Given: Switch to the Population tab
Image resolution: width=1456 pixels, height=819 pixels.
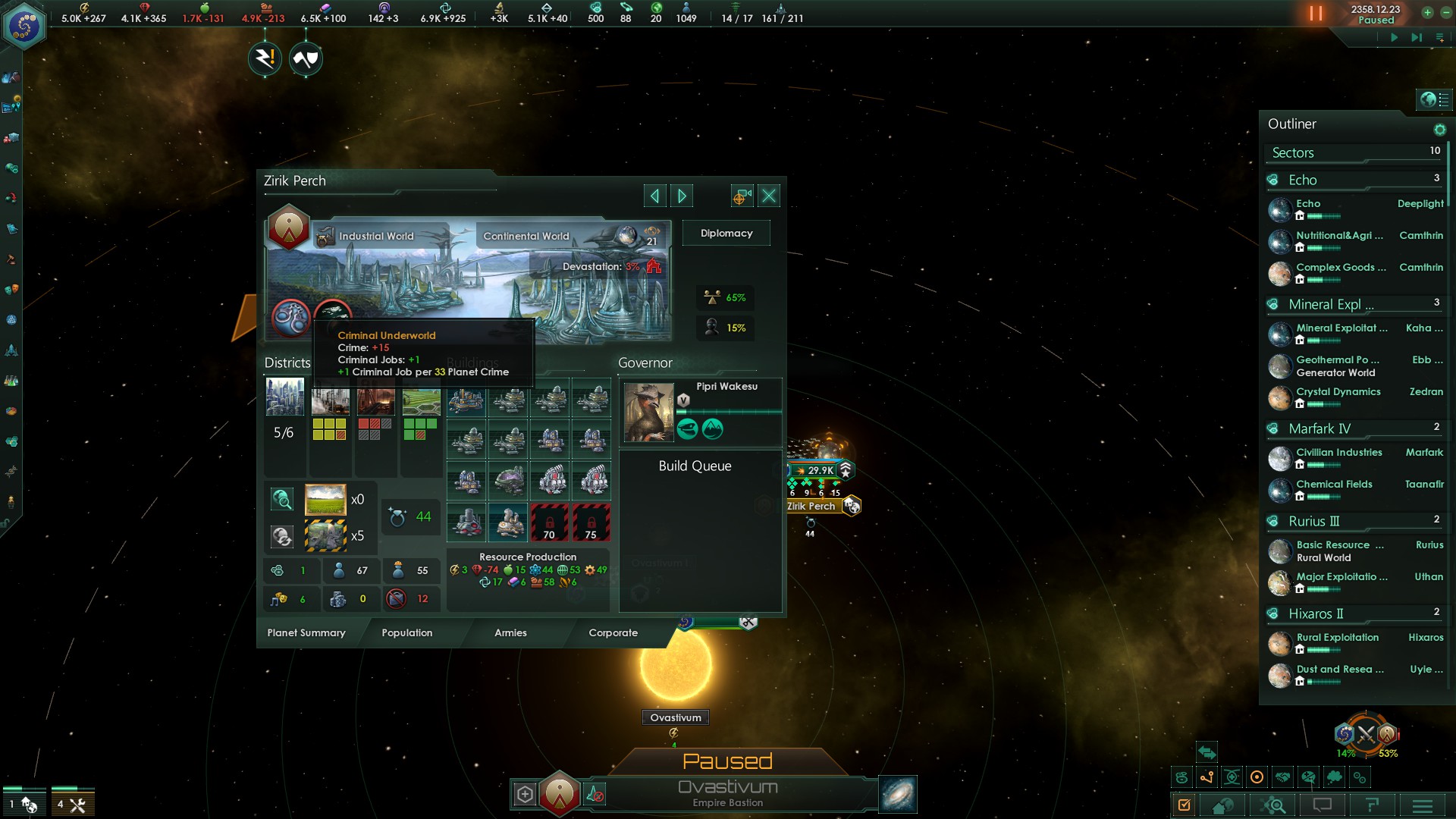Looking at the screenshot, I should point(407,633).
